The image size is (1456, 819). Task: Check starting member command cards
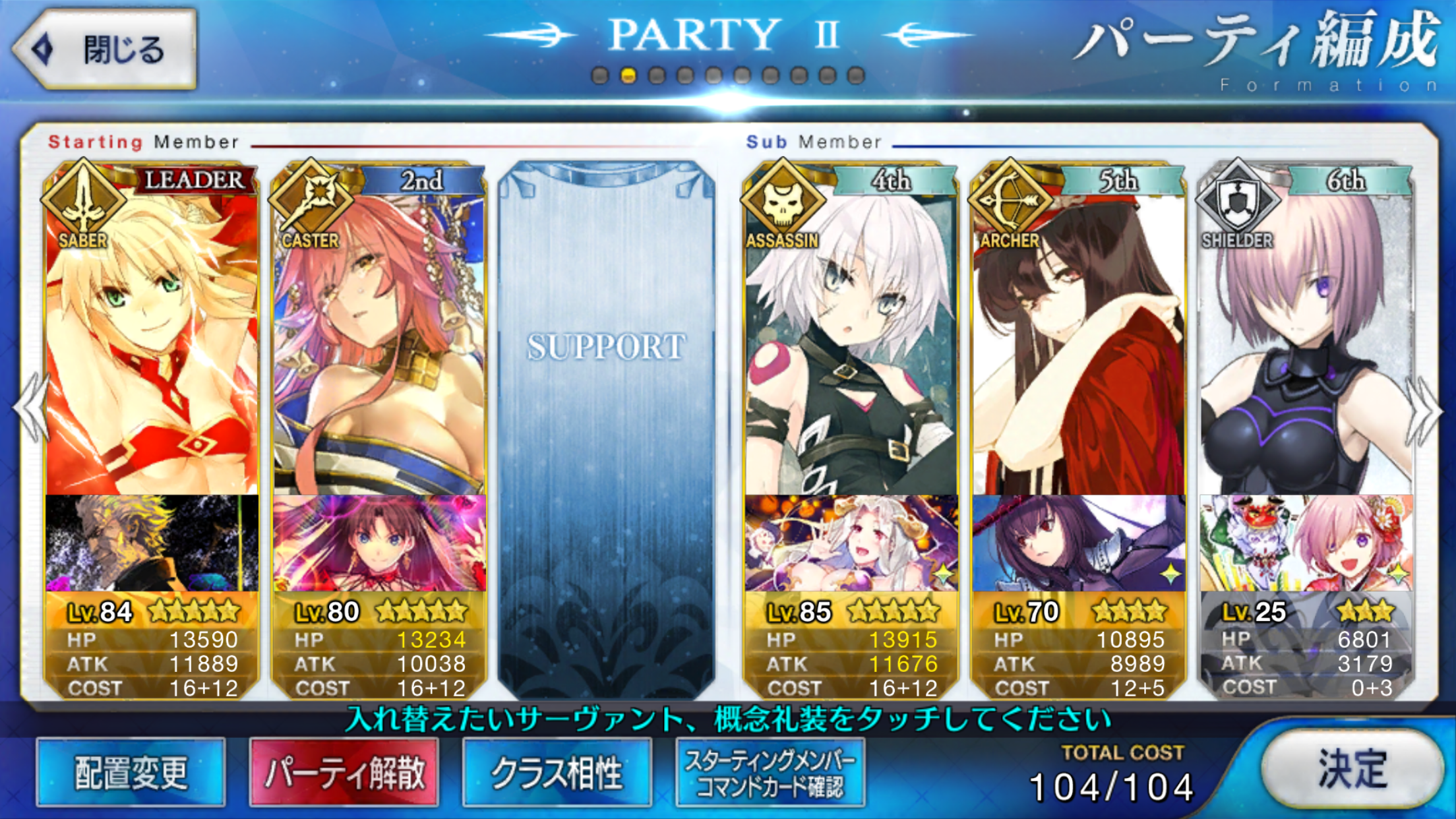[x=770, y=772]
